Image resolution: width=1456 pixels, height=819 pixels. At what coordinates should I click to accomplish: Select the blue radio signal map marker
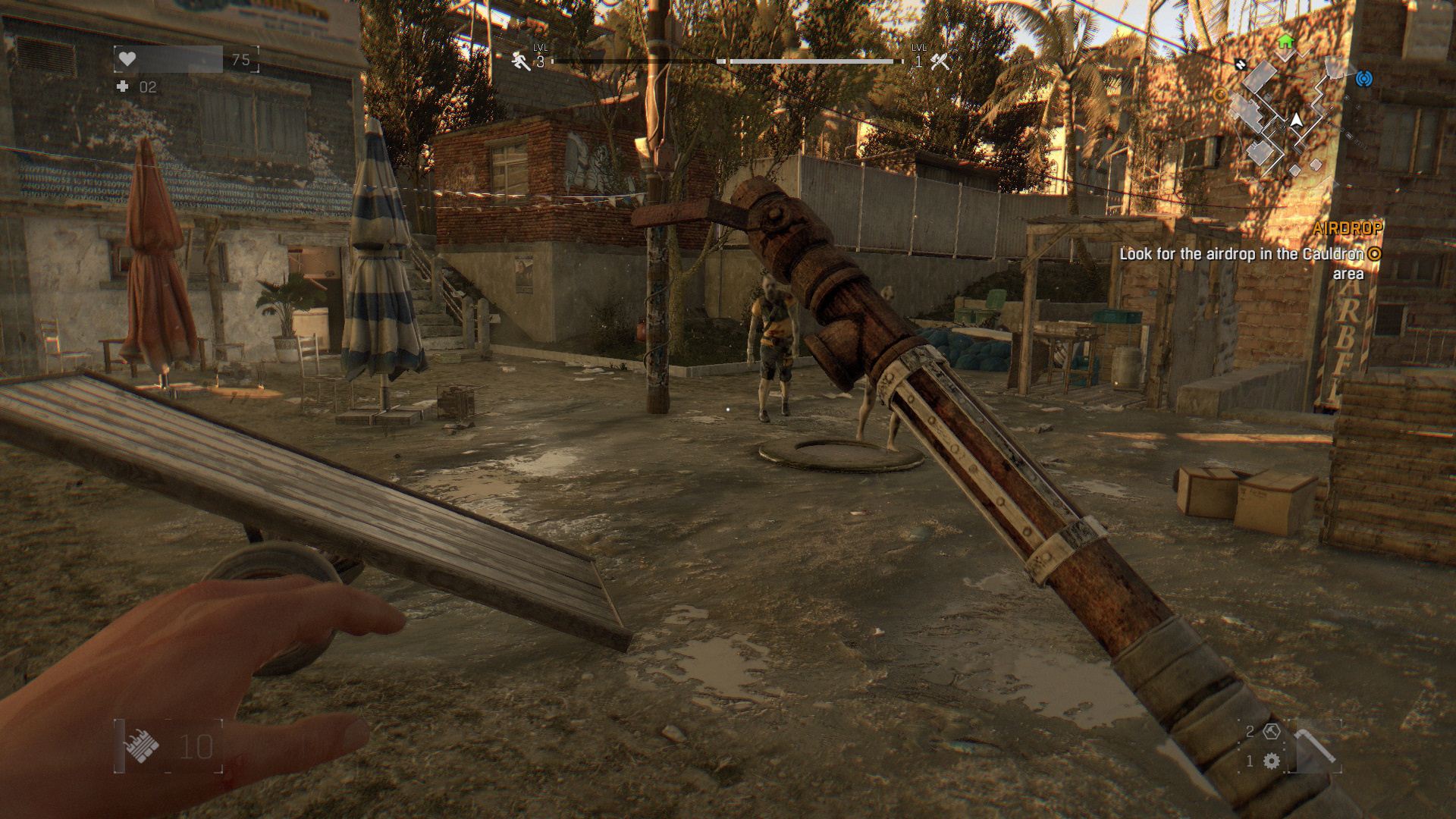(x=1364, y=78)
